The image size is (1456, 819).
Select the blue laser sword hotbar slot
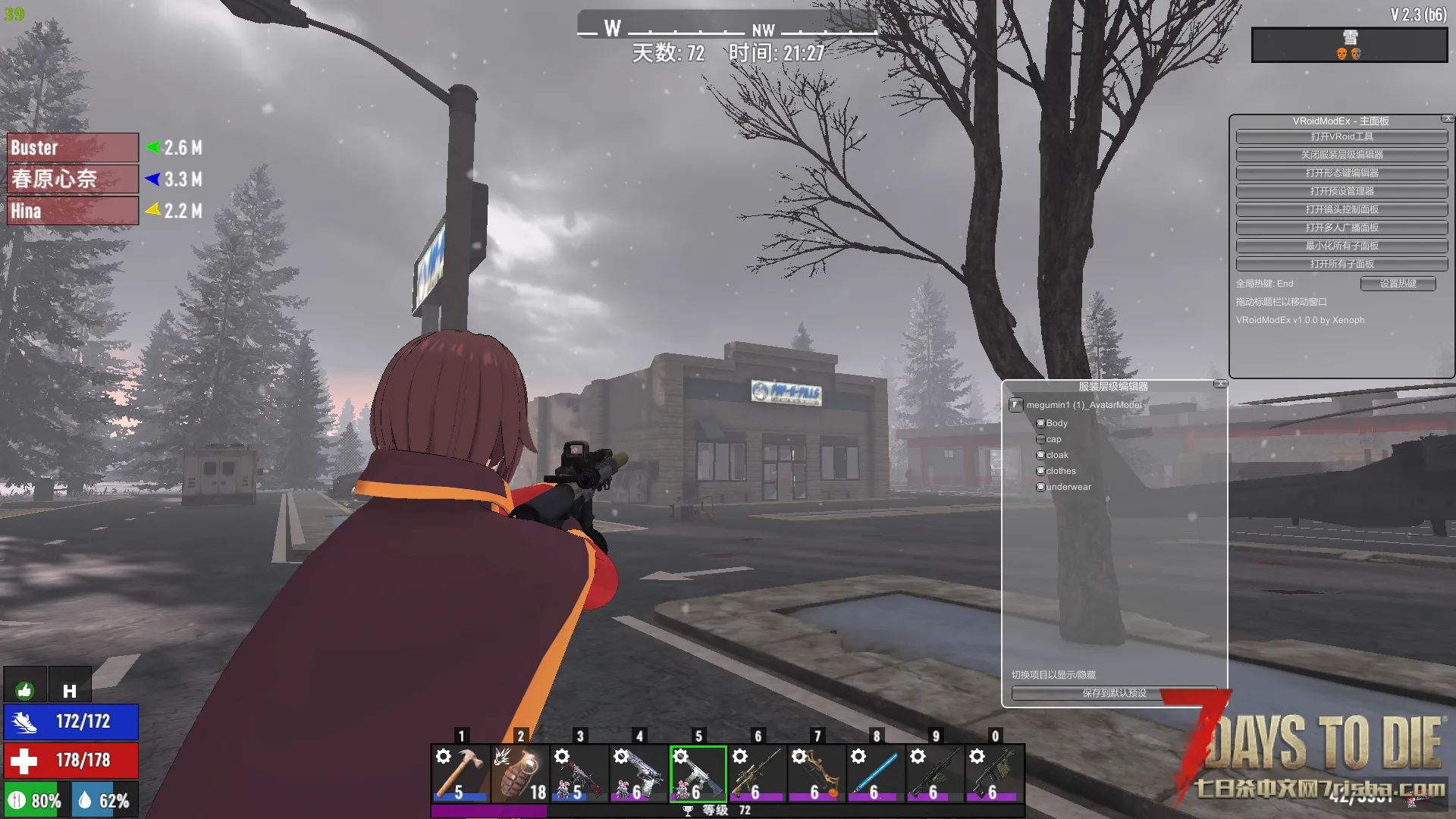click(876, 773)
